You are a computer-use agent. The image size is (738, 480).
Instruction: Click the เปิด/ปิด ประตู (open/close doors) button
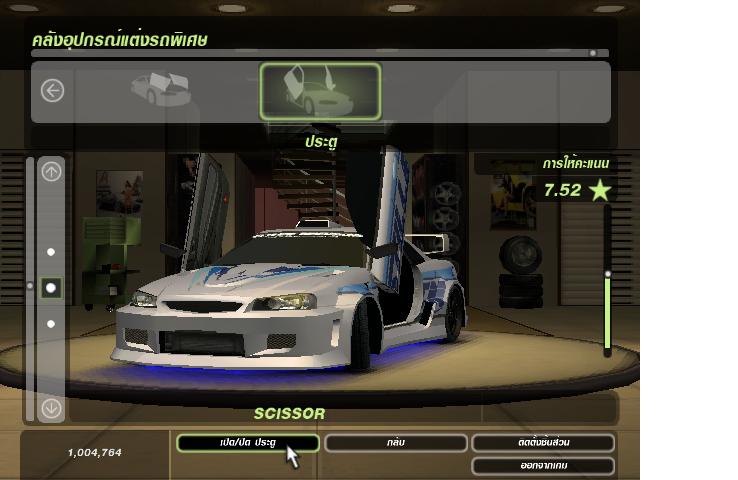pos(247,443)
